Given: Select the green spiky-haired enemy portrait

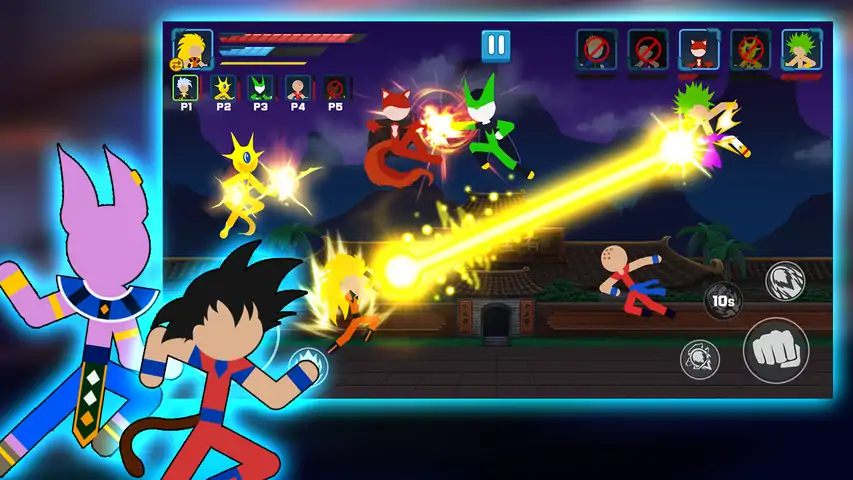Looking at the screenshot, I should [x=799, y=47].
